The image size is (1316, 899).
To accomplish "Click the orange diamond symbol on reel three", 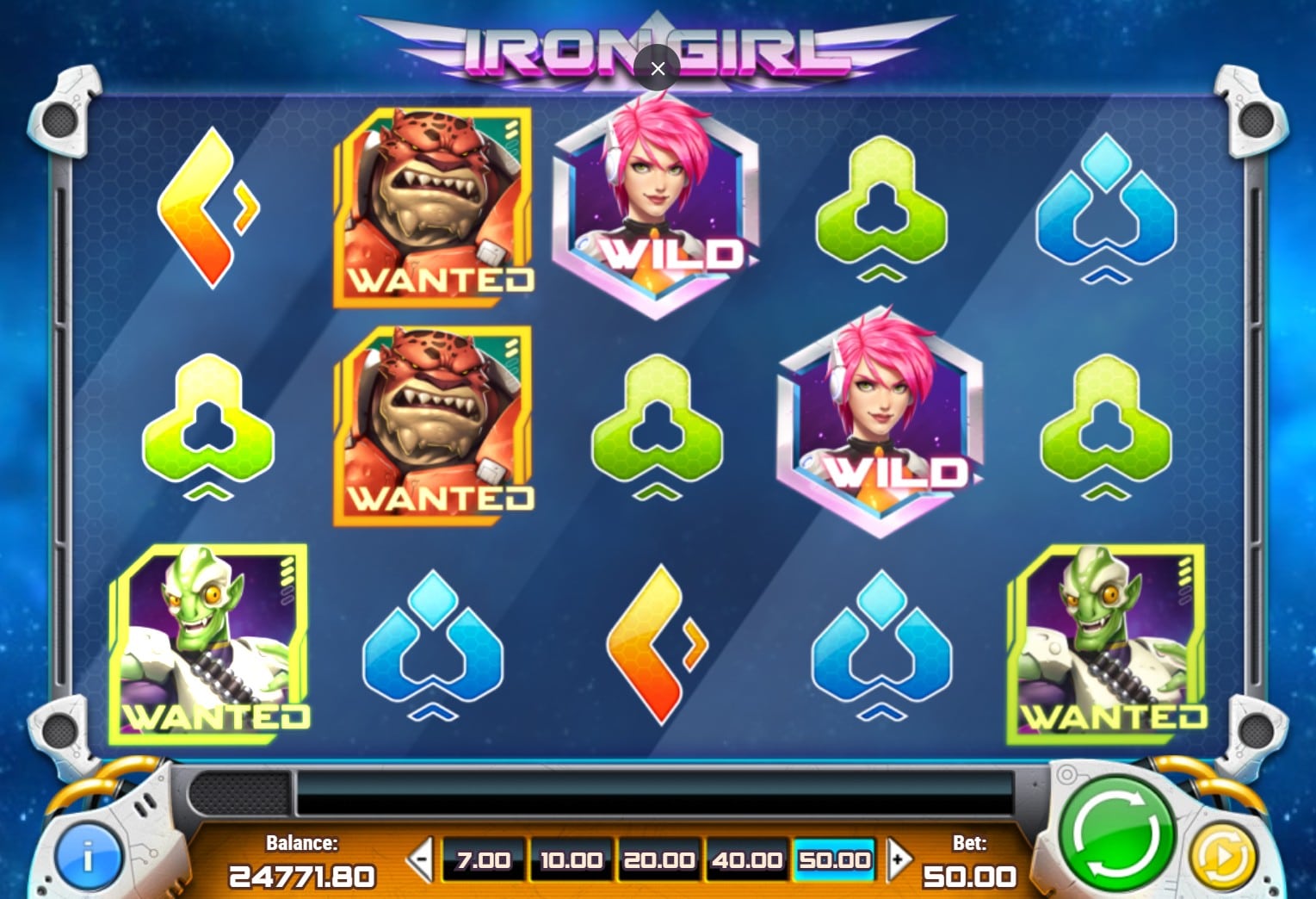I will click(x=658, y=646).
